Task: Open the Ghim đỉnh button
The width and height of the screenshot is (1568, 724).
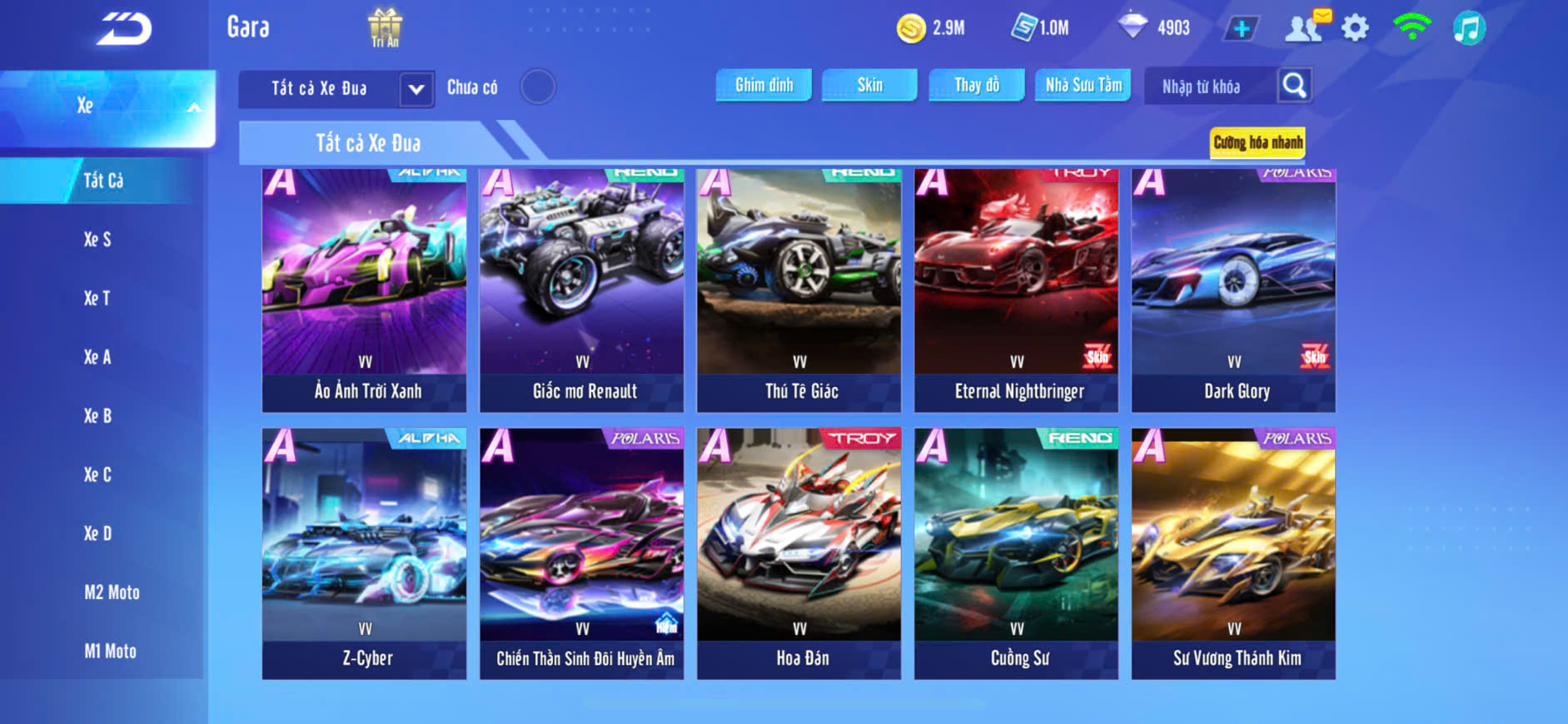Action: pyautogui.click(x=764, y=85)
